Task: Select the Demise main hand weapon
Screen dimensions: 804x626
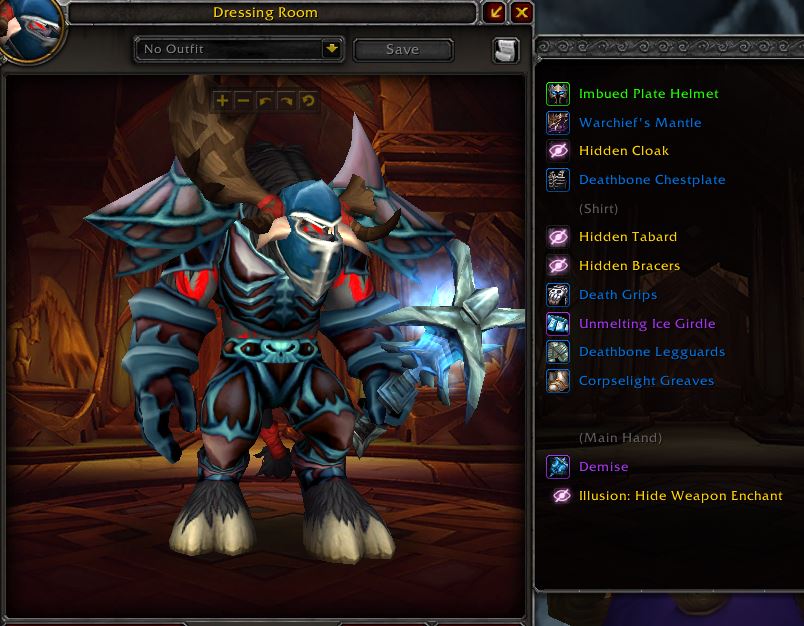Action: point(604,467)
